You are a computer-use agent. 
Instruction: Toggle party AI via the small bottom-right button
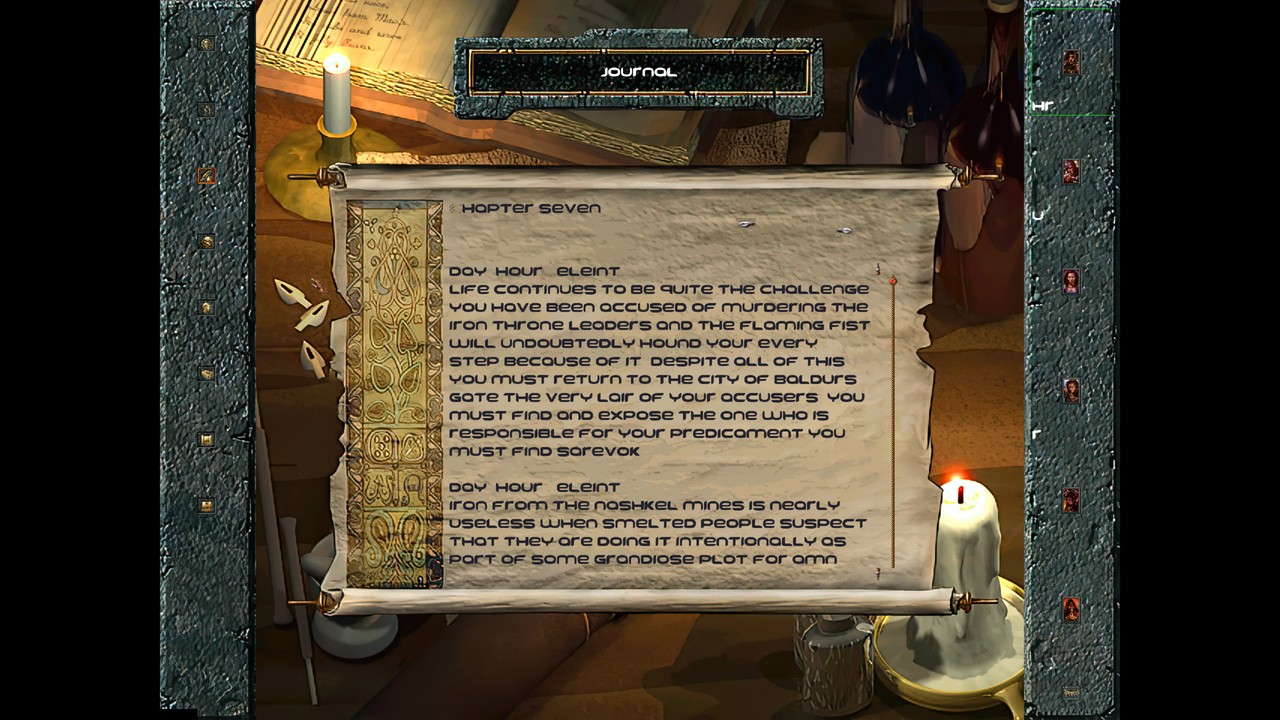[x=1072, y=690]
